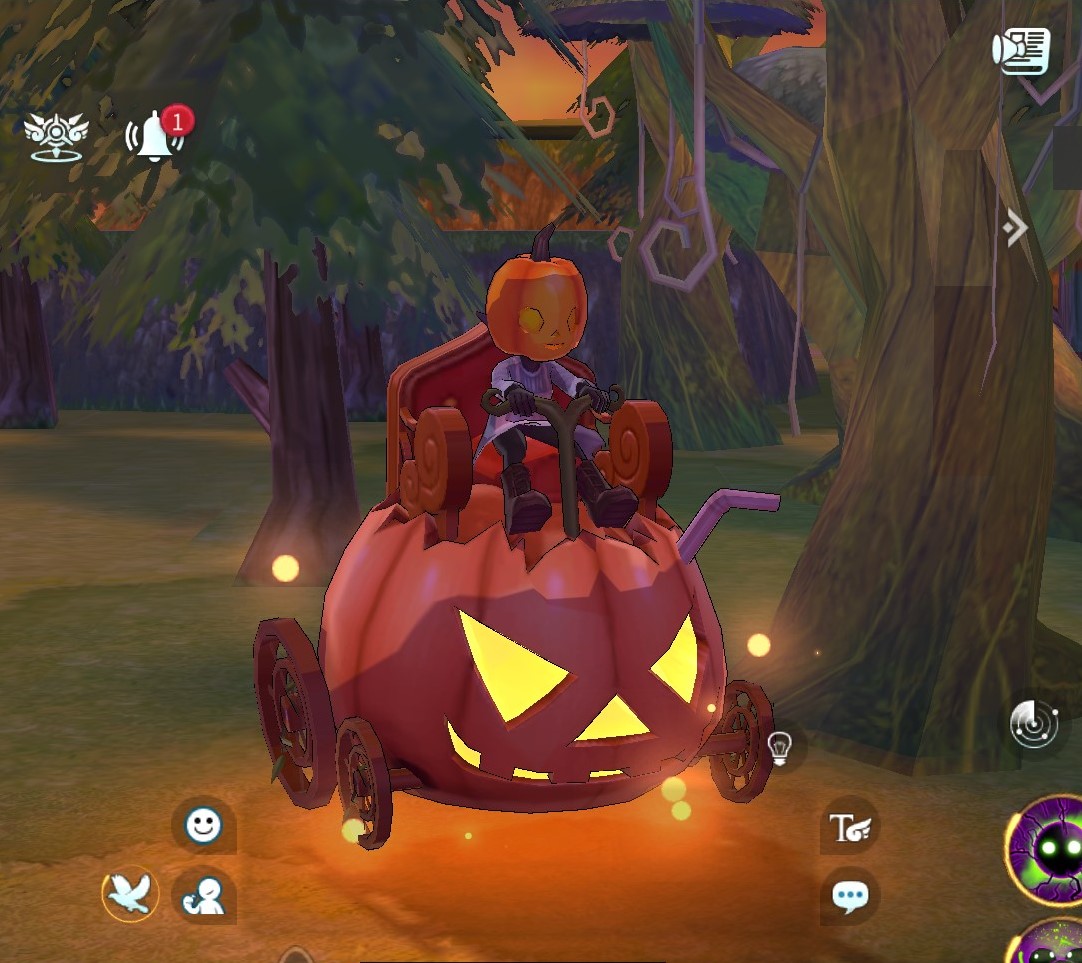
Task: Open the winged emblem menu icon
Action: point(56,136)
